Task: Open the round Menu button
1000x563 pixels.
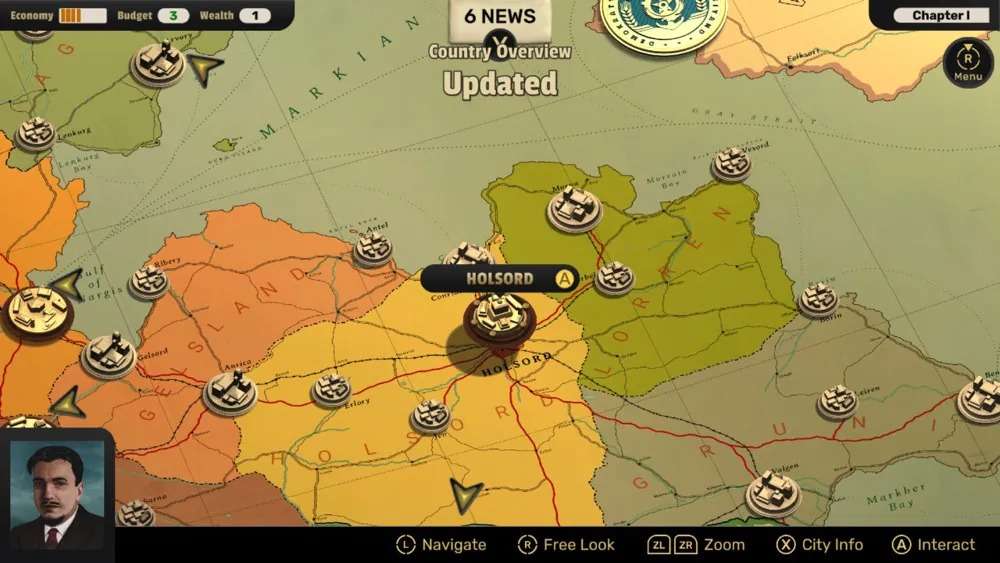Action: coord(967,60)
